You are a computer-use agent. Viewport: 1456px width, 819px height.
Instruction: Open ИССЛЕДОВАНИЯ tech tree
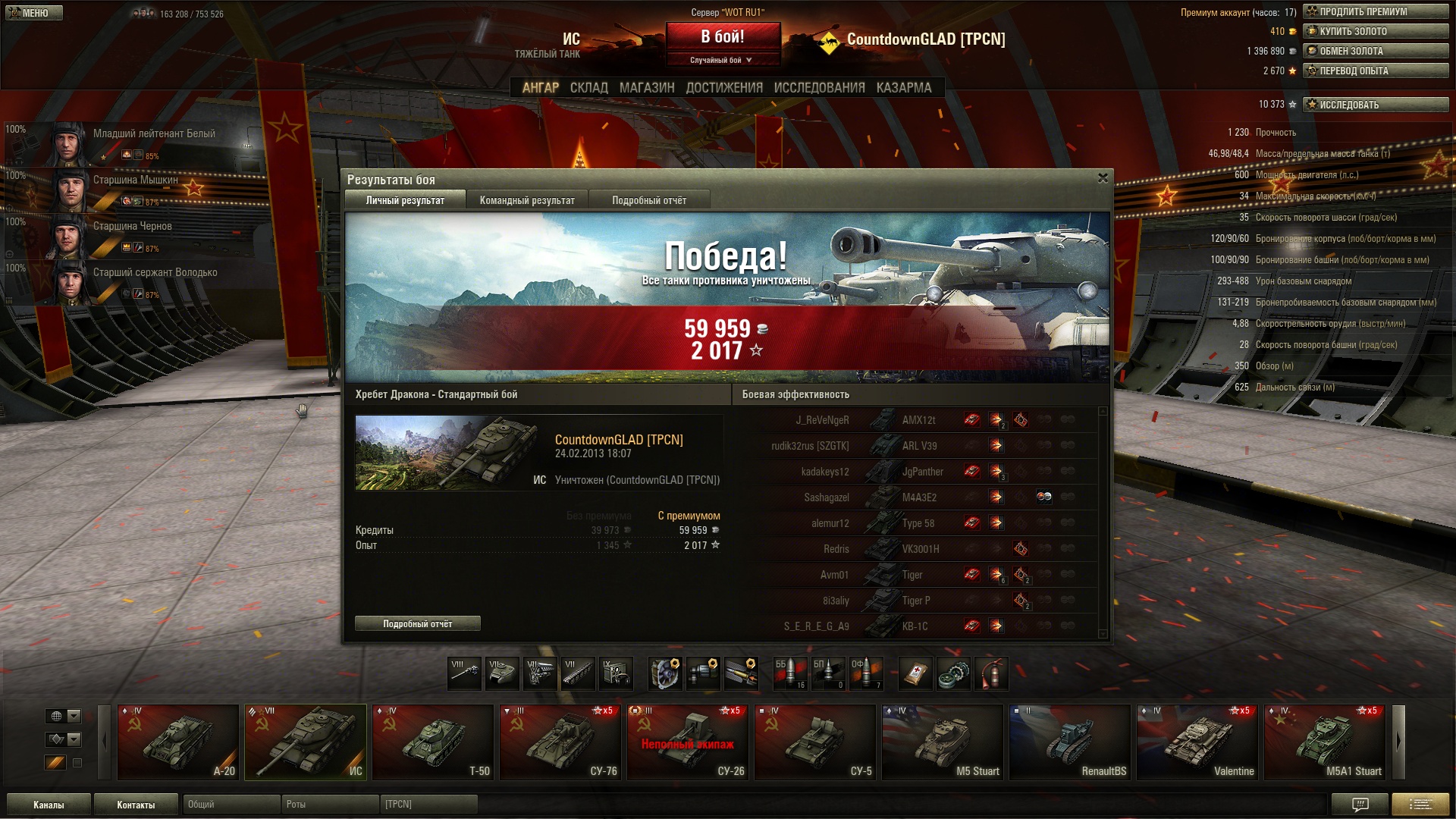pos(819,88)
